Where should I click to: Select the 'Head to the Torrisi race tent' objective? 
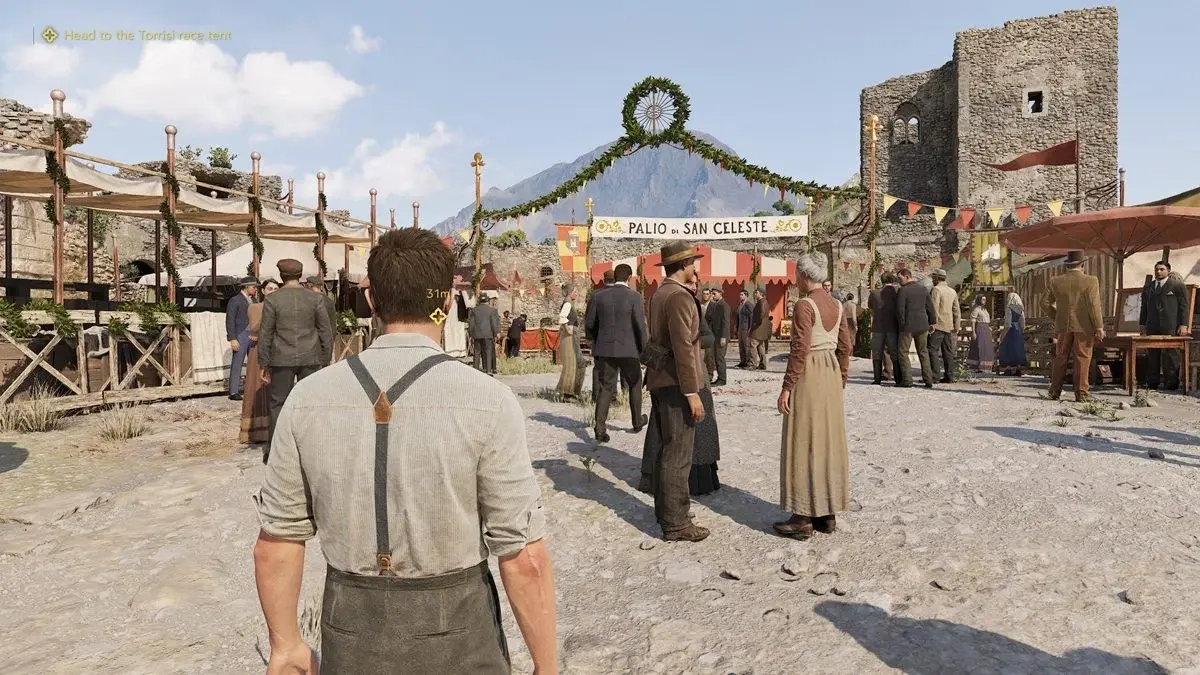pos(147,35)
